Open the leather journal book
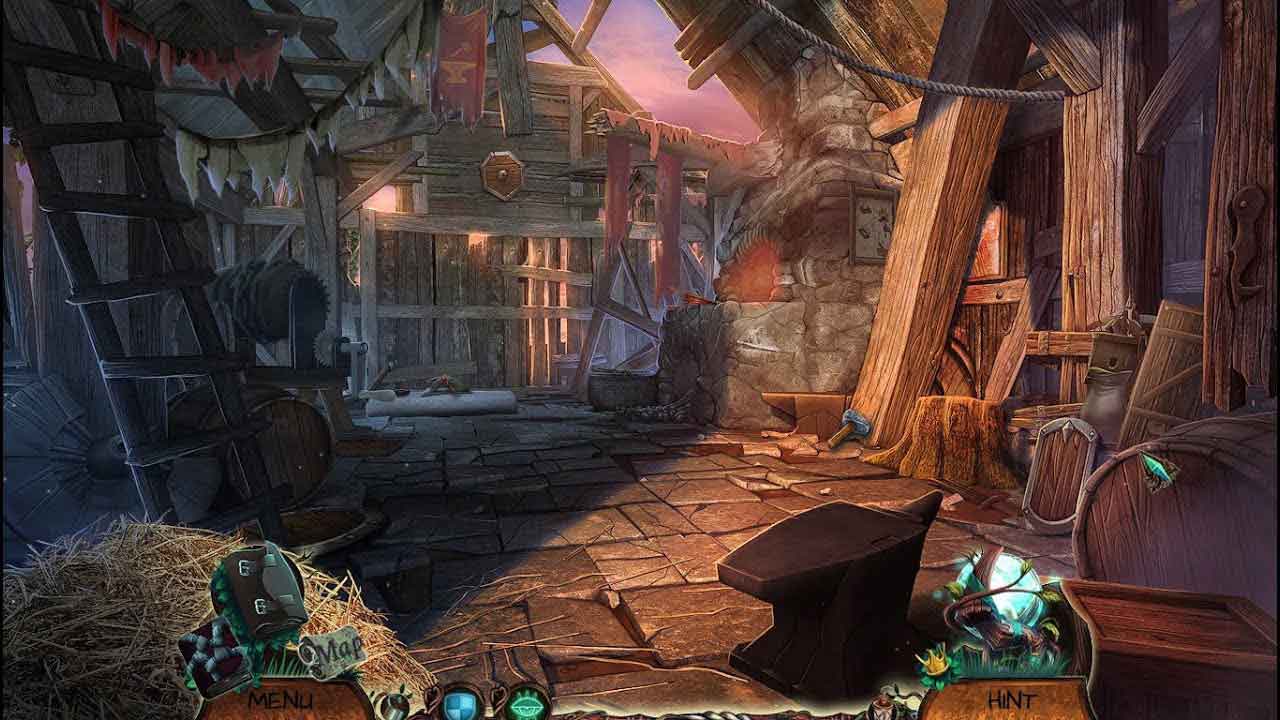 tap(263, 591)
